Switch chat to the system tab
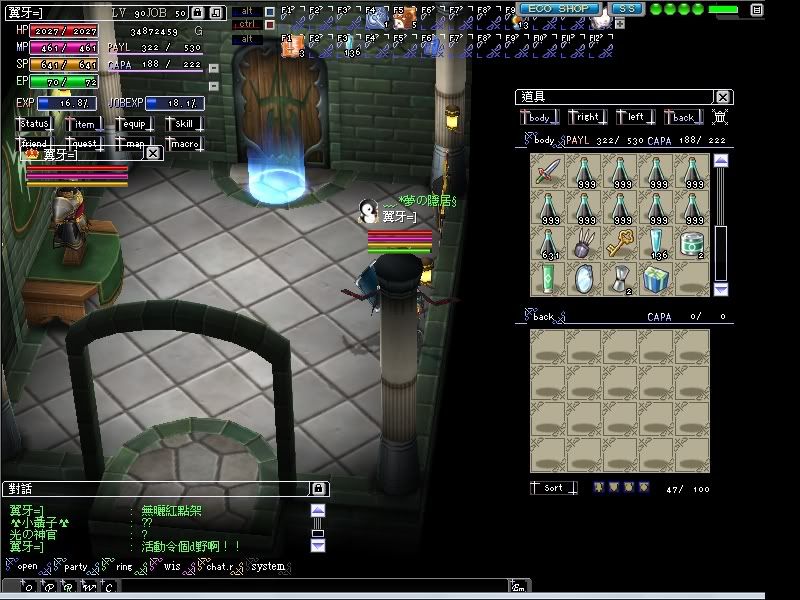This screenshot has height=600, width=800. tap(268, 567)
